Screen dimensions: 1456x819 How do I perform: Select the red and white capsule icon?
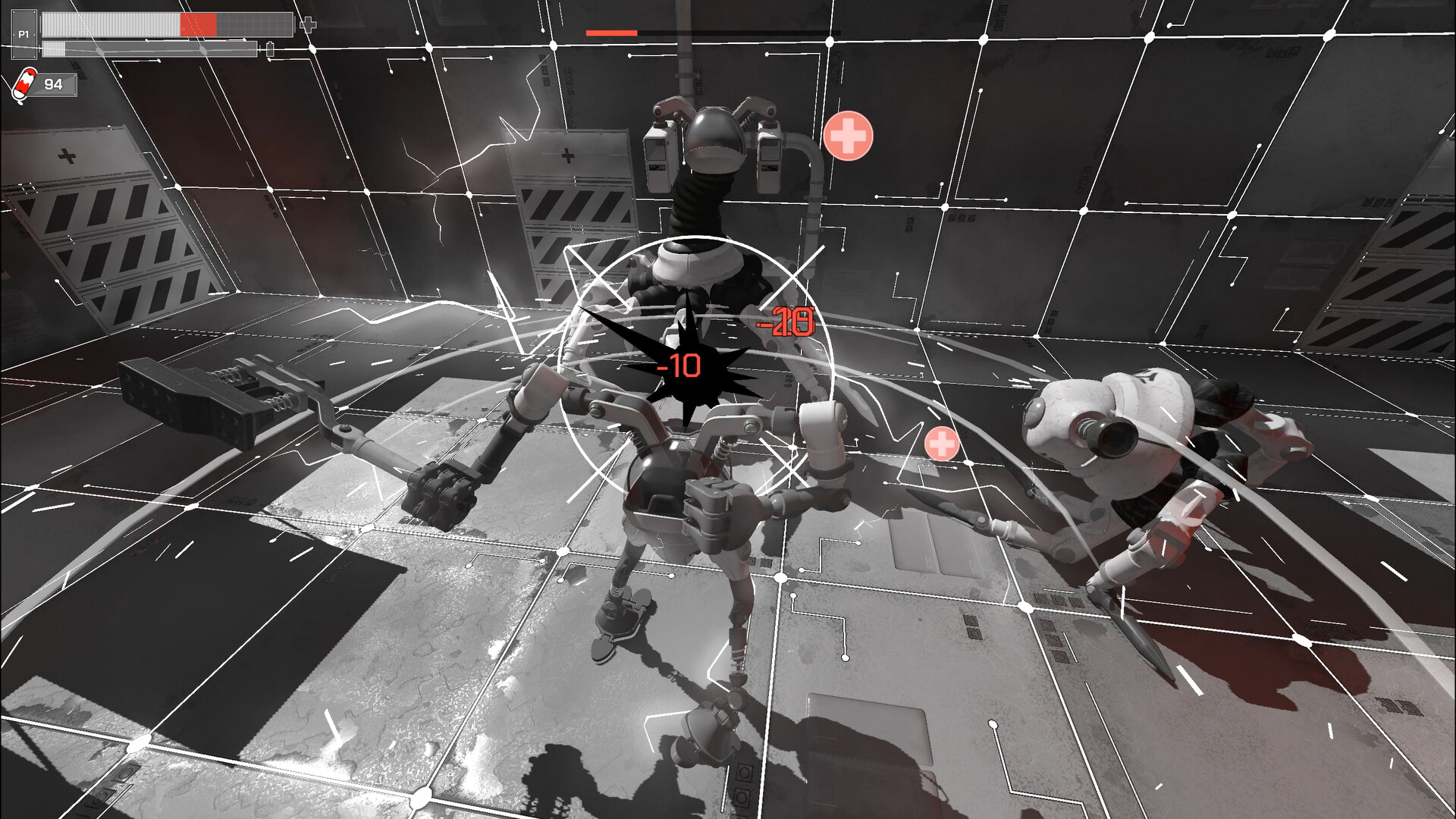pos(24,84)
